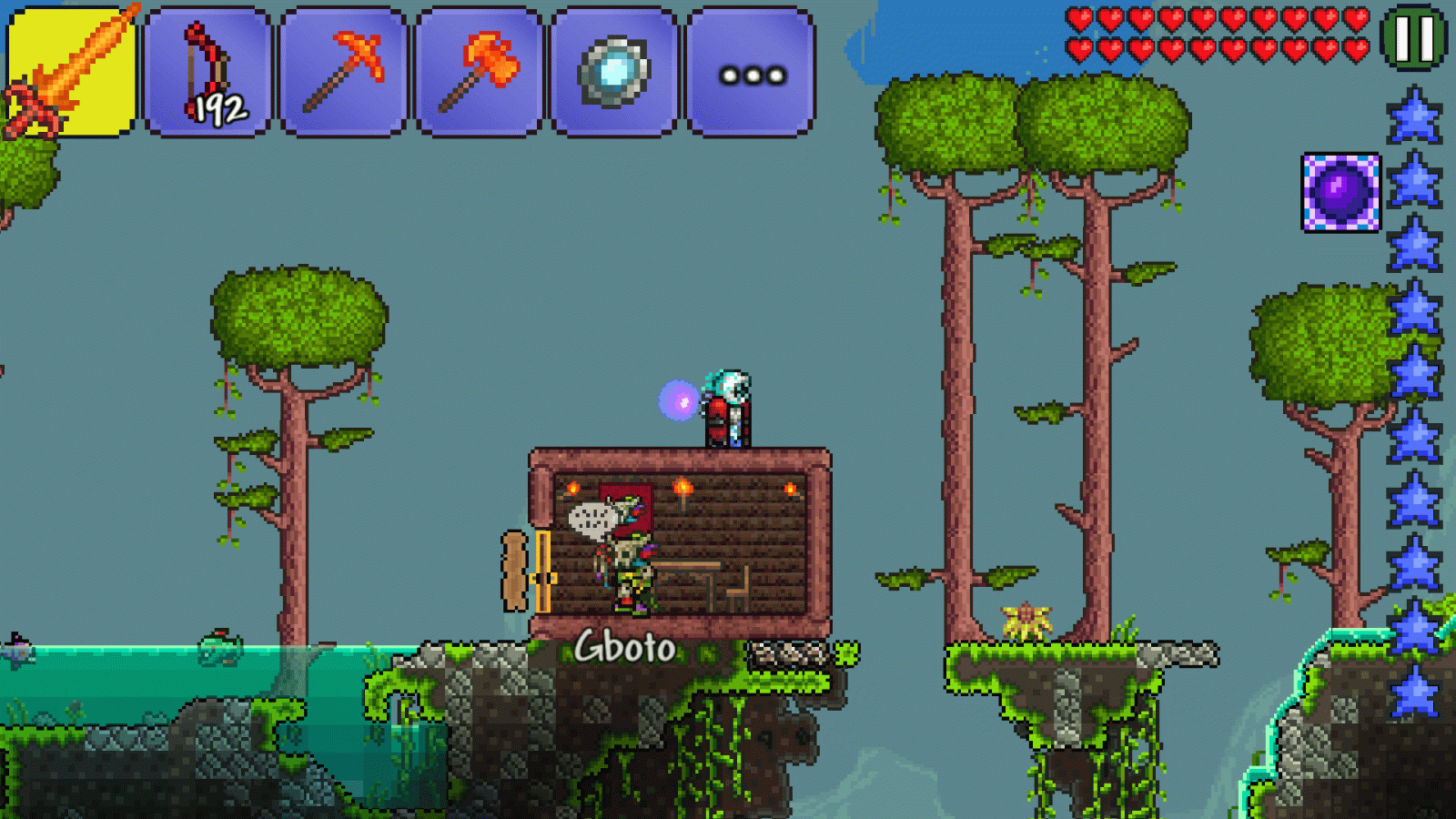Equip the red bow with 192 arrows
This screenshot has height=819, width=1456.
207,73
